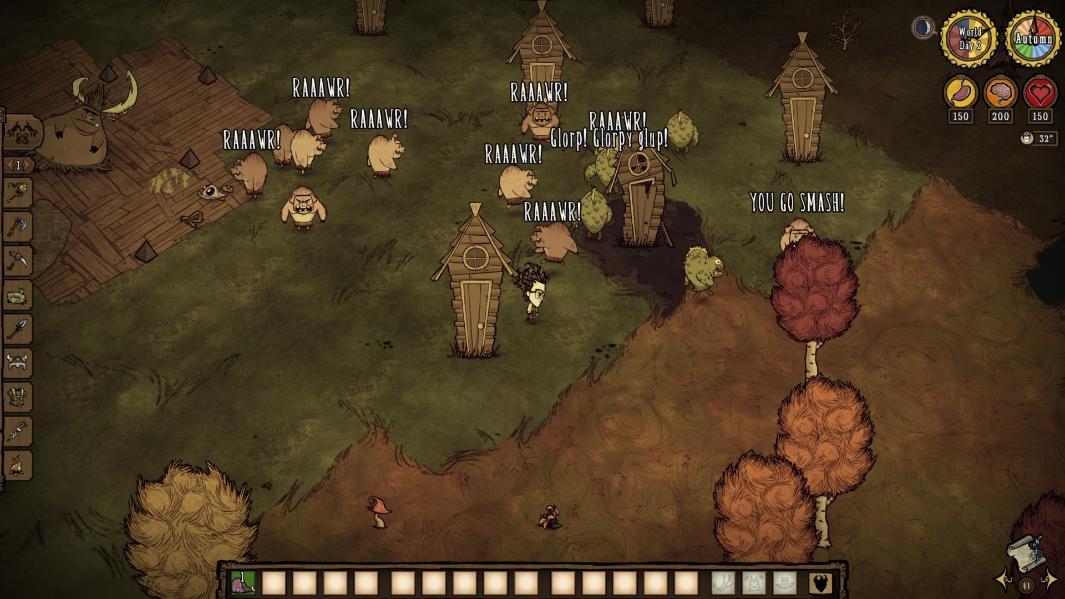Craft the pinned torch recipe
Image resolution: width=1065 pixels, height=599 pixels.
click(x=19, y=193)
